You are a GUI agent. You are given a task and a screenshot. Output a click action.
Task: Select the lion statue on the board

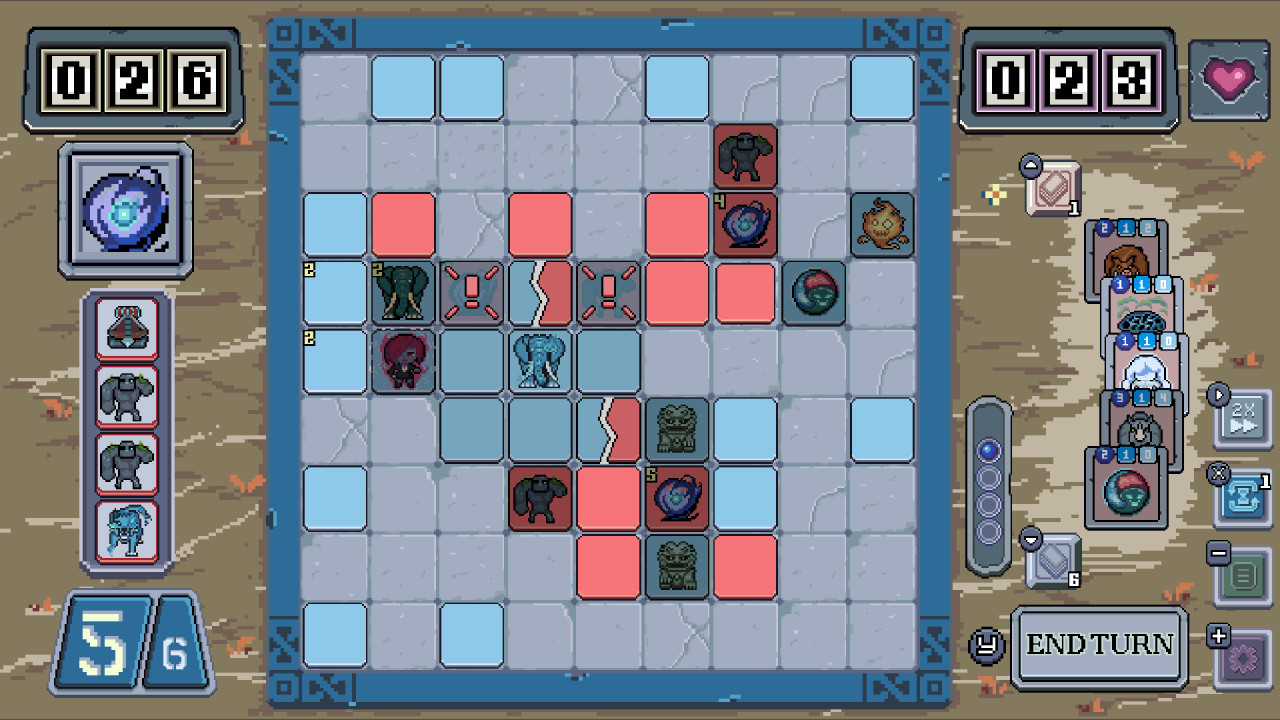676,428
